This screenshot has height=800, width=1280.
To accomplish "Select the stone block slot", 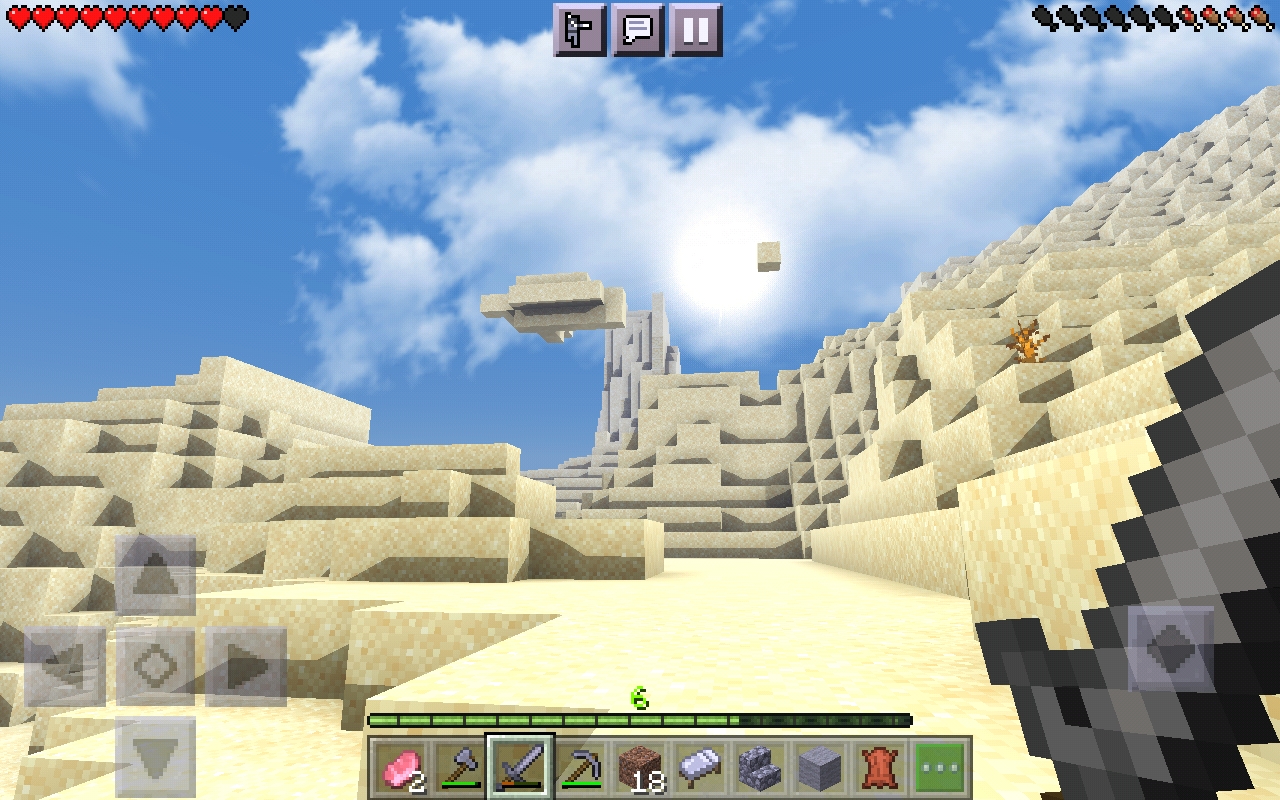I will [821, 768].
